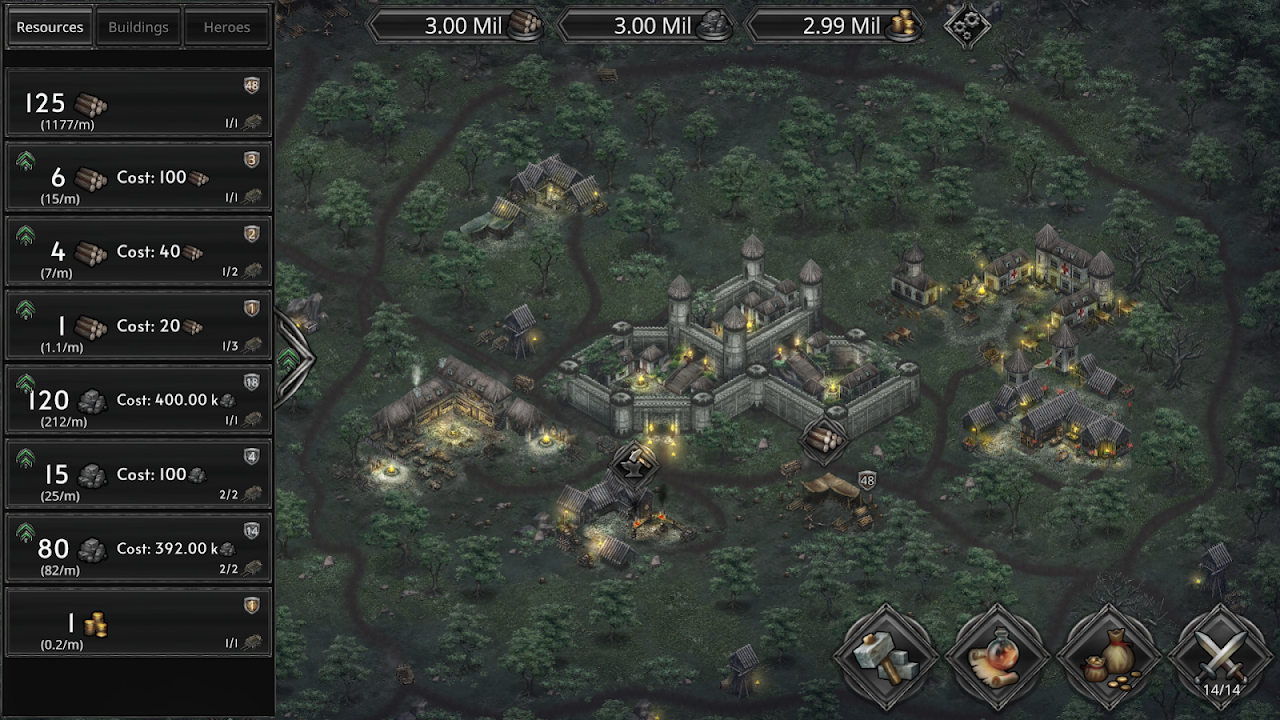
Task: Click the wood logs marker by the castle
Action: 824,438
